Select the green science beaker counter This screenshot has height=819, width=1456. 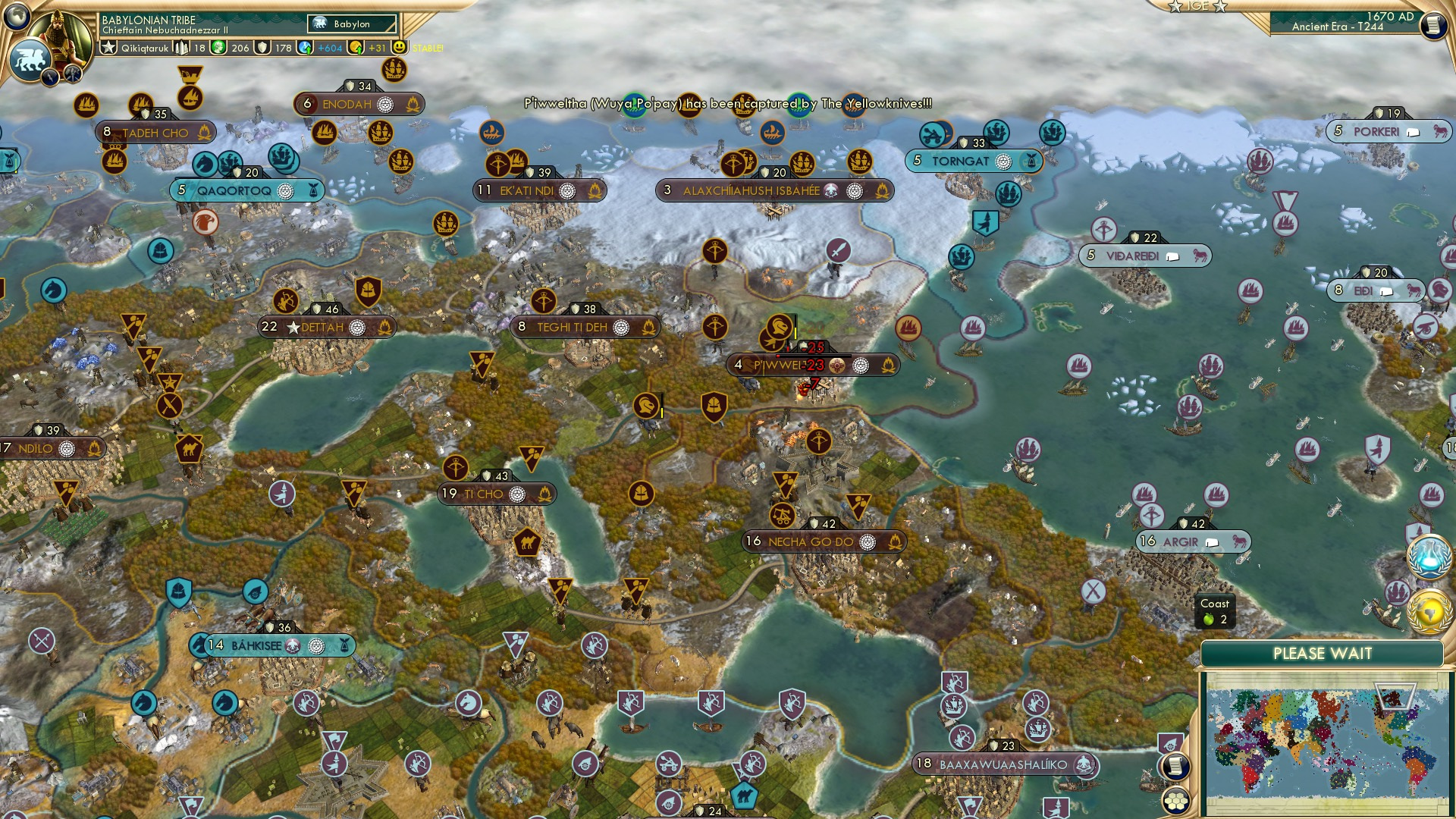click(x=220, y=46)
